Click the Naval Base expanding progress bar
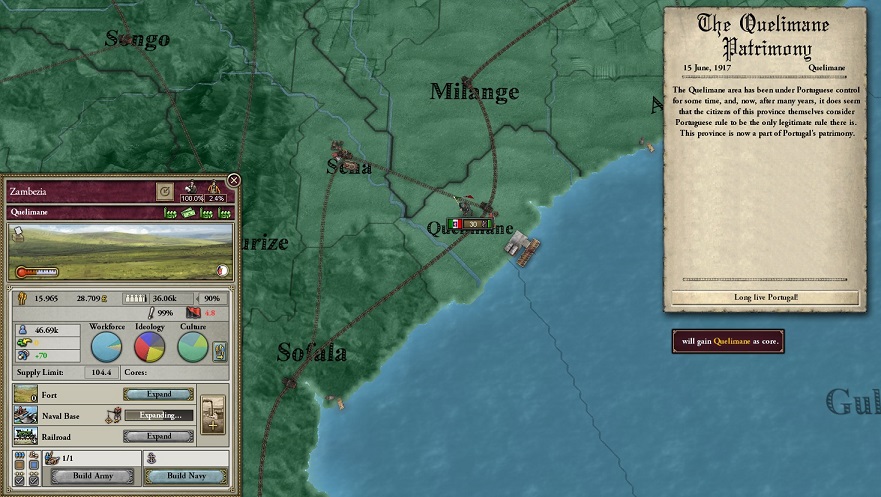The image size is (881, 497). [159, 415]
